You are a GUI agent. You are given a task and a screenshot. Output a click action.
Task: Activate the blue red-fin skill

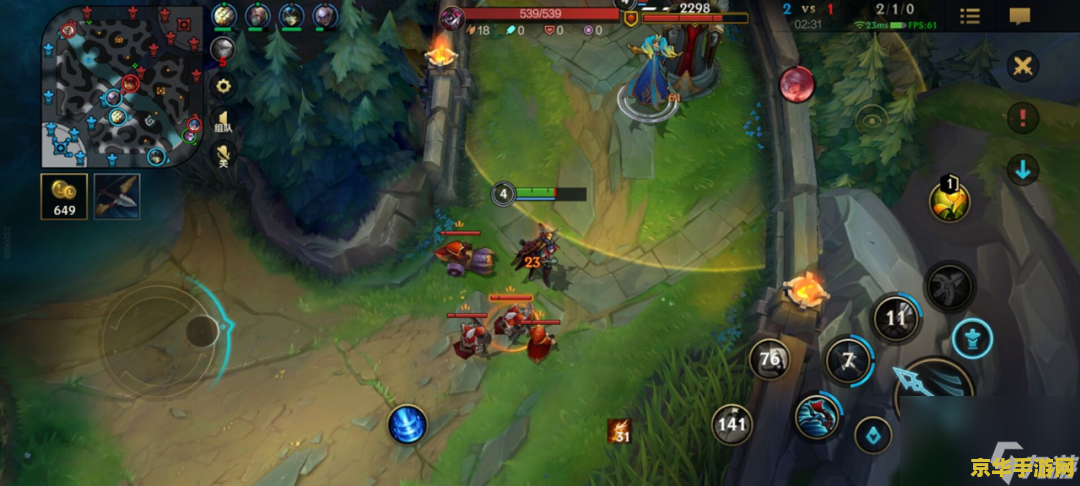(x=817, y=415)
